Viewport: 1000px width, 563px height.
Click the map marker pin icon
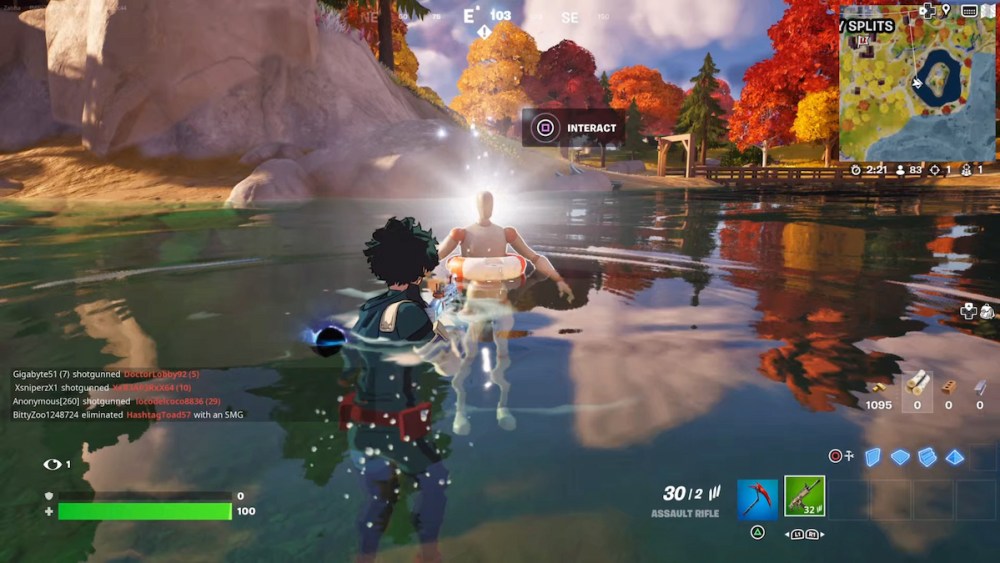pyautogui.click(x=946, y=11)
